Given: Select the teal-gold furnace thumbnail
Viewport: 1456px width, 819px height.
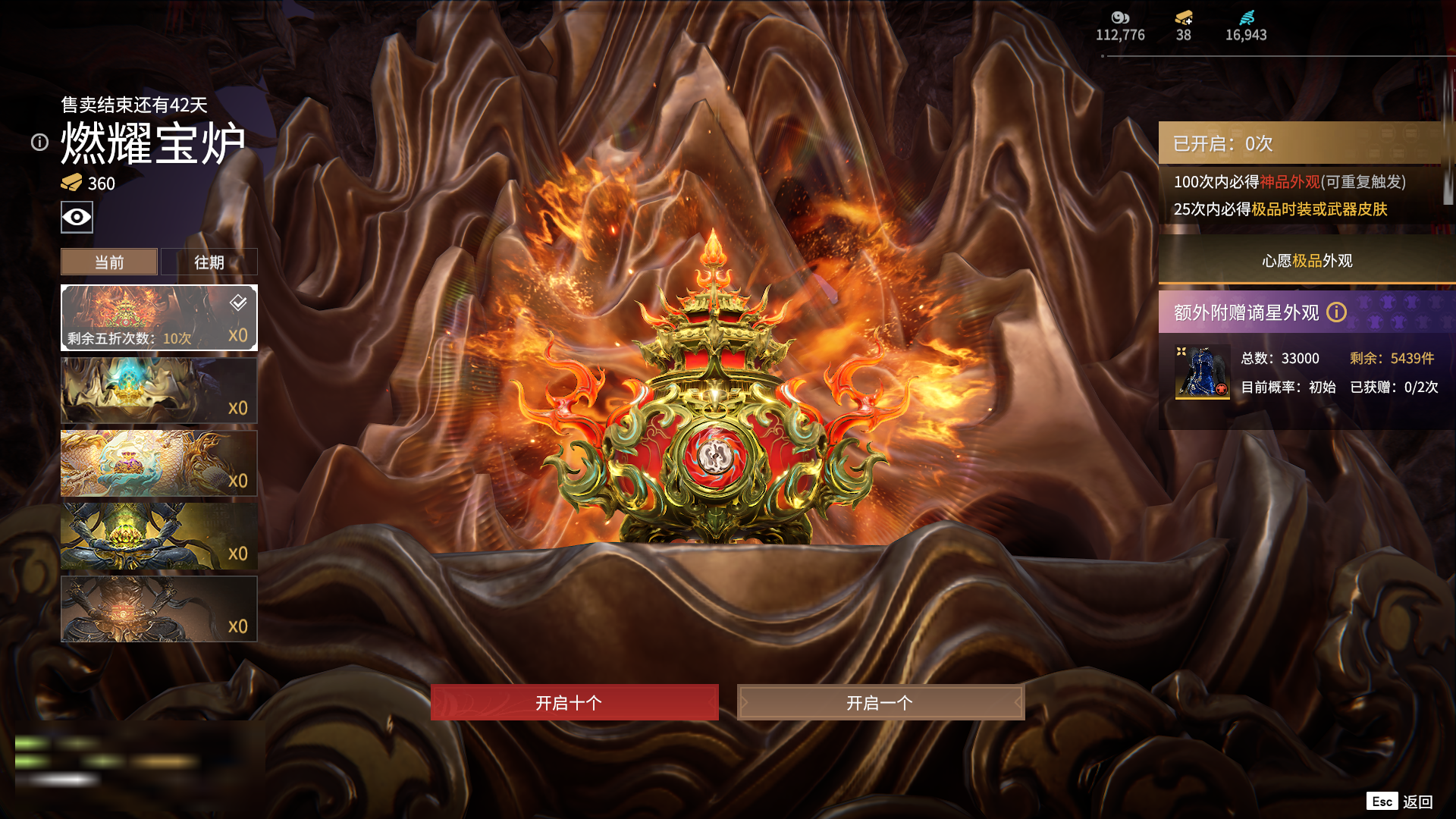Looking at the screenshot, I should pos(158,391).
